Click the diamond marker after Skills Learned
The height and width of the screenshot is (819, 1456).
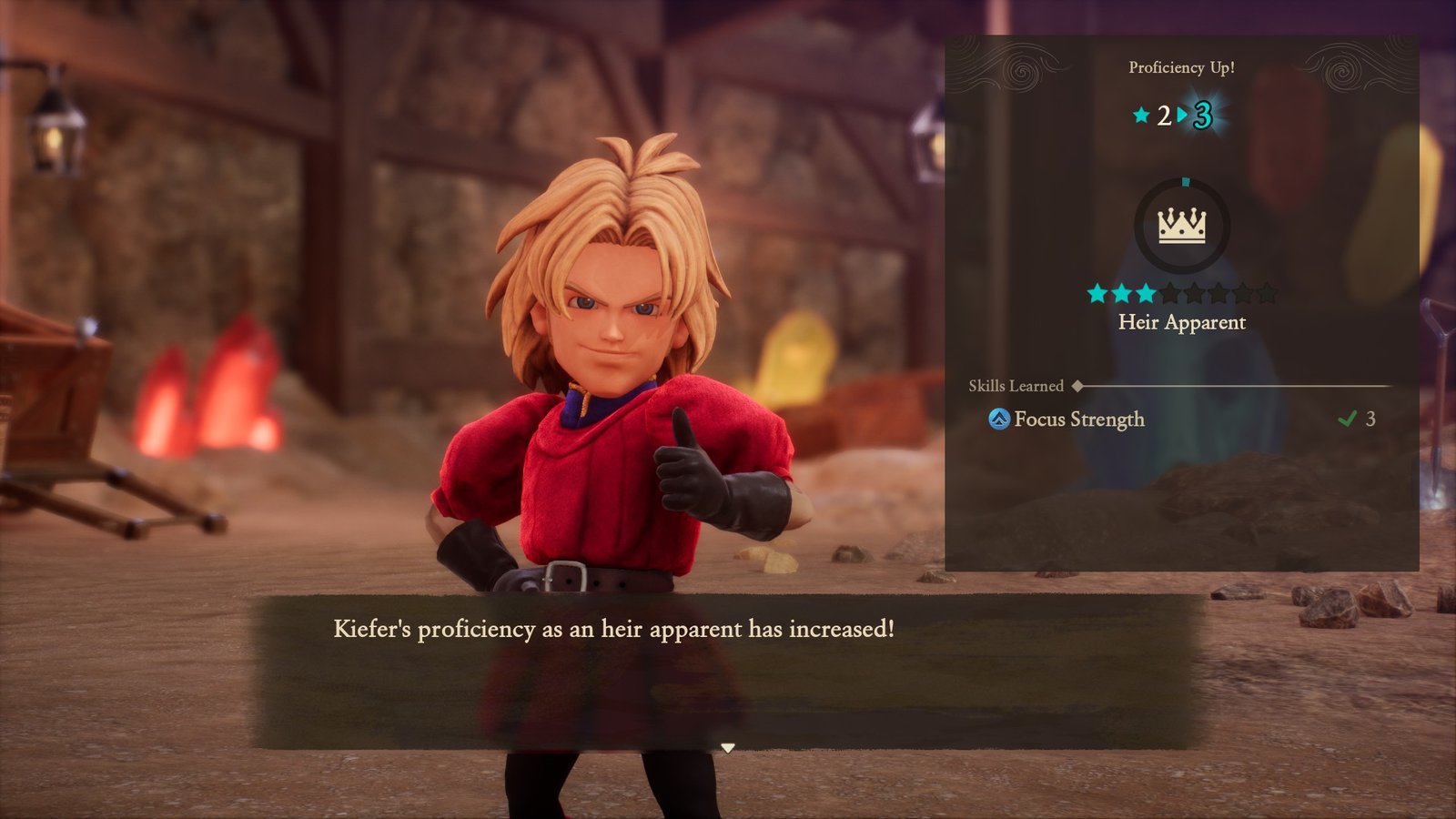point(1077,383)
